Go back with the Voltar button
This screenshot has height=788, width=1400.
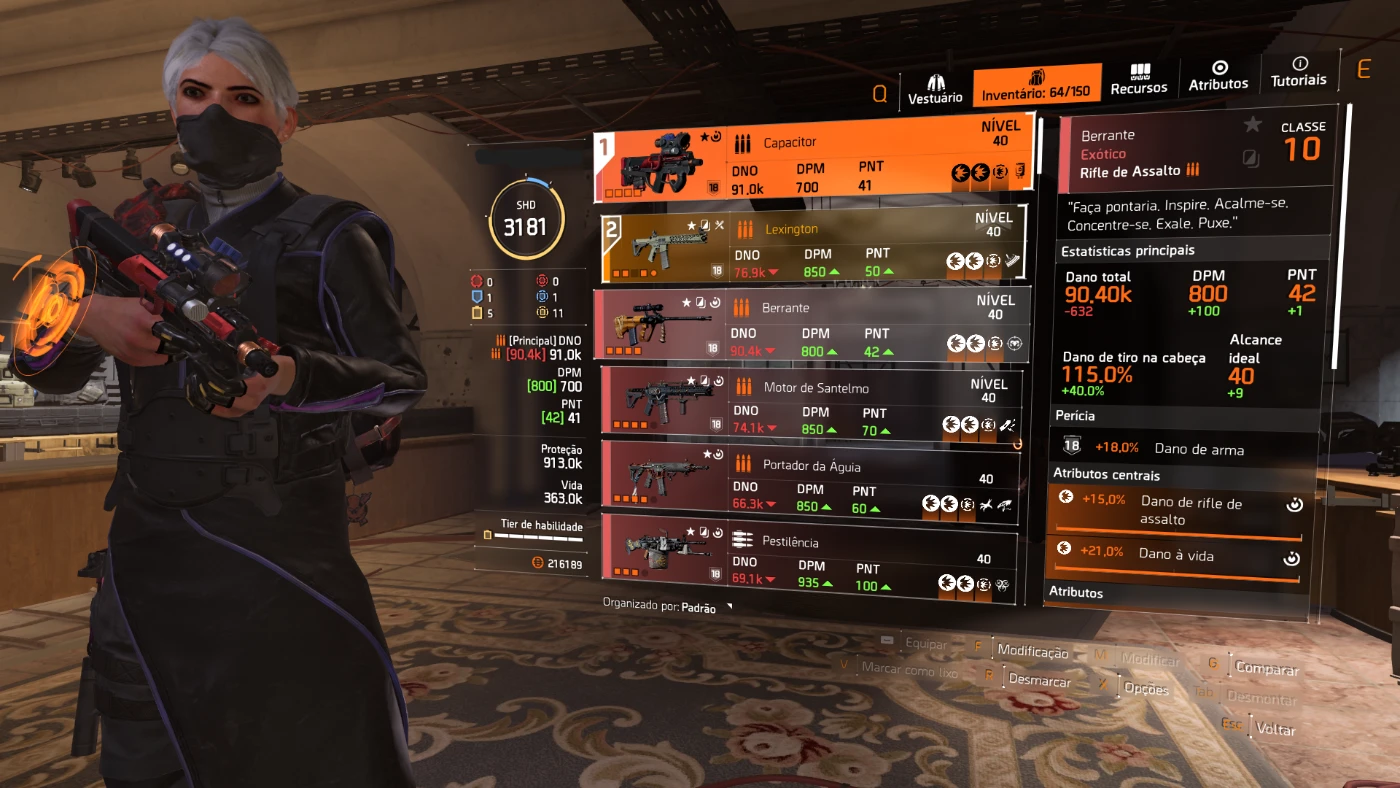coord(1276,729)
